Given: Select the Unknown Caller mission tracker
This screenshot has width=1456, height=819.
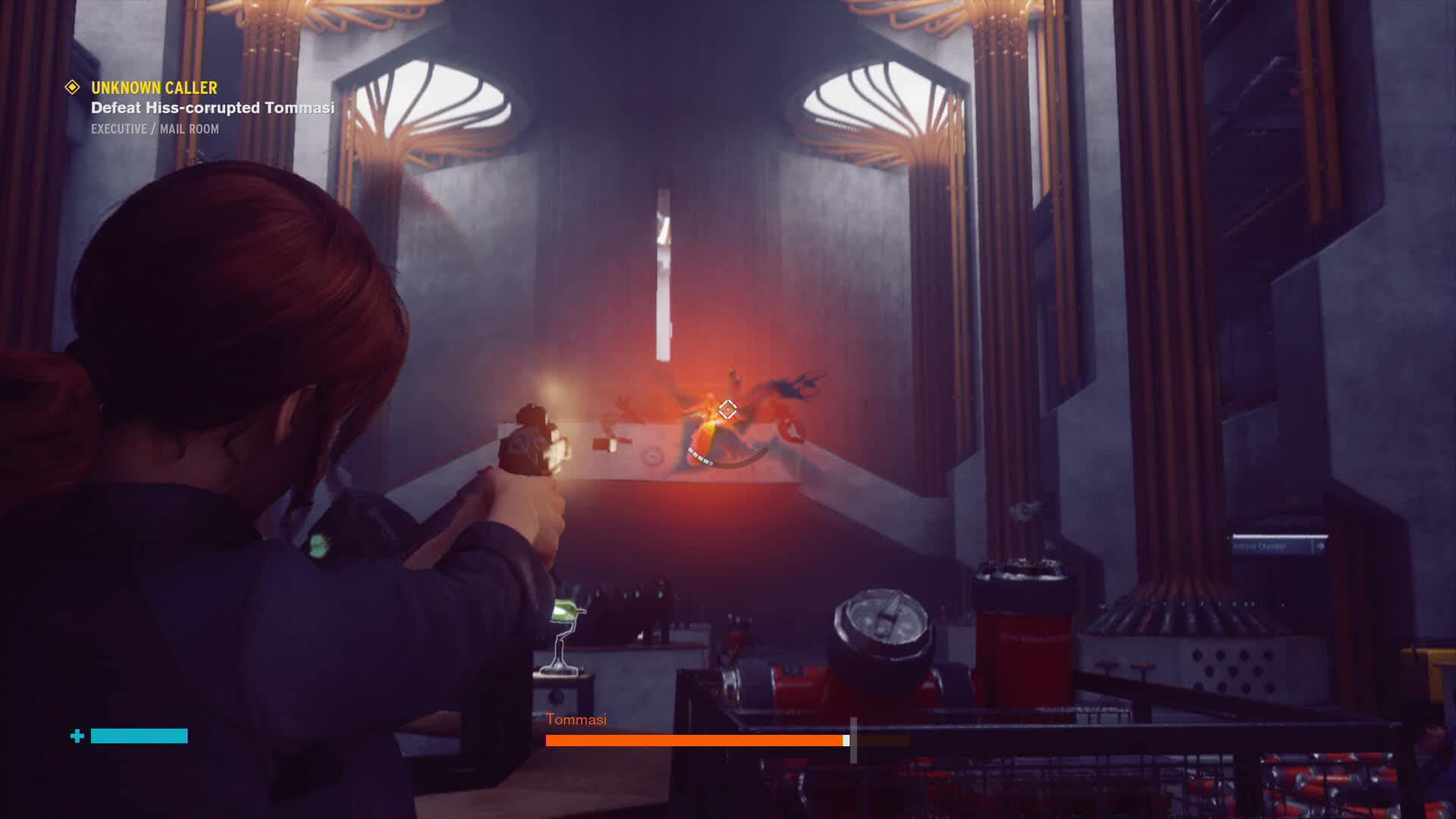Looking at the screenshot, I should click(154, 88).
